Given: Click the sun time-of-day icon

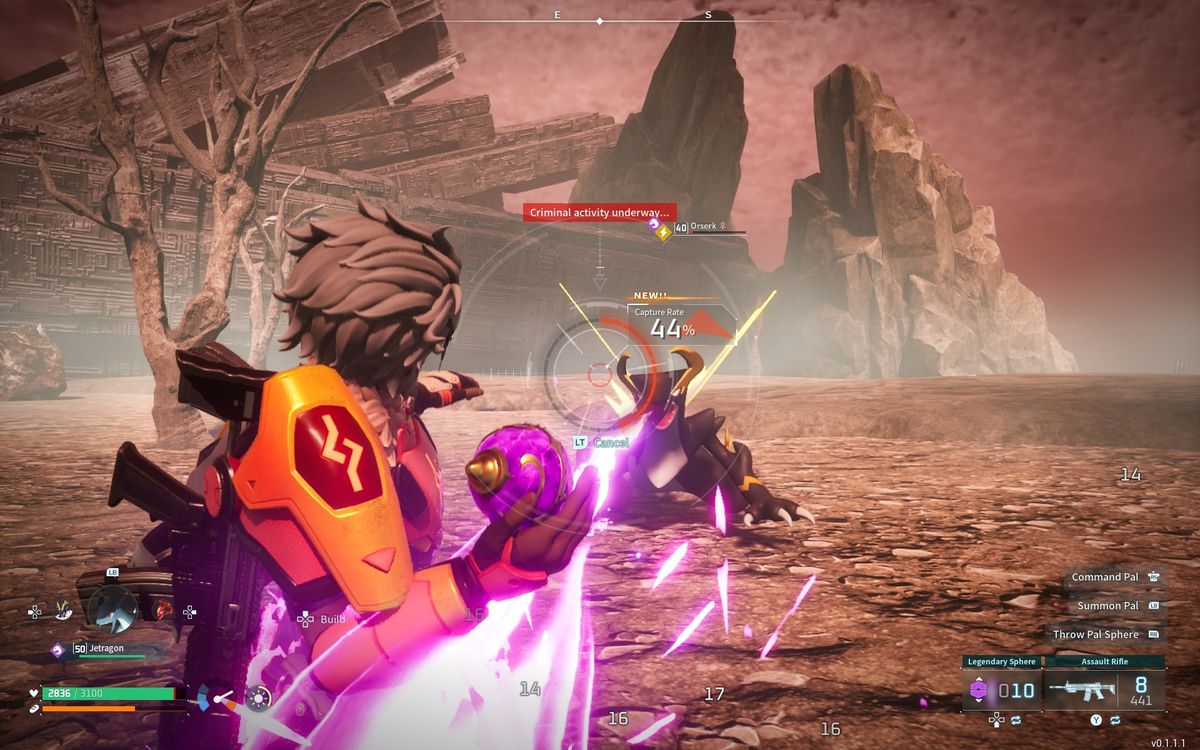Looking at the screenshot, I should 259,696.
